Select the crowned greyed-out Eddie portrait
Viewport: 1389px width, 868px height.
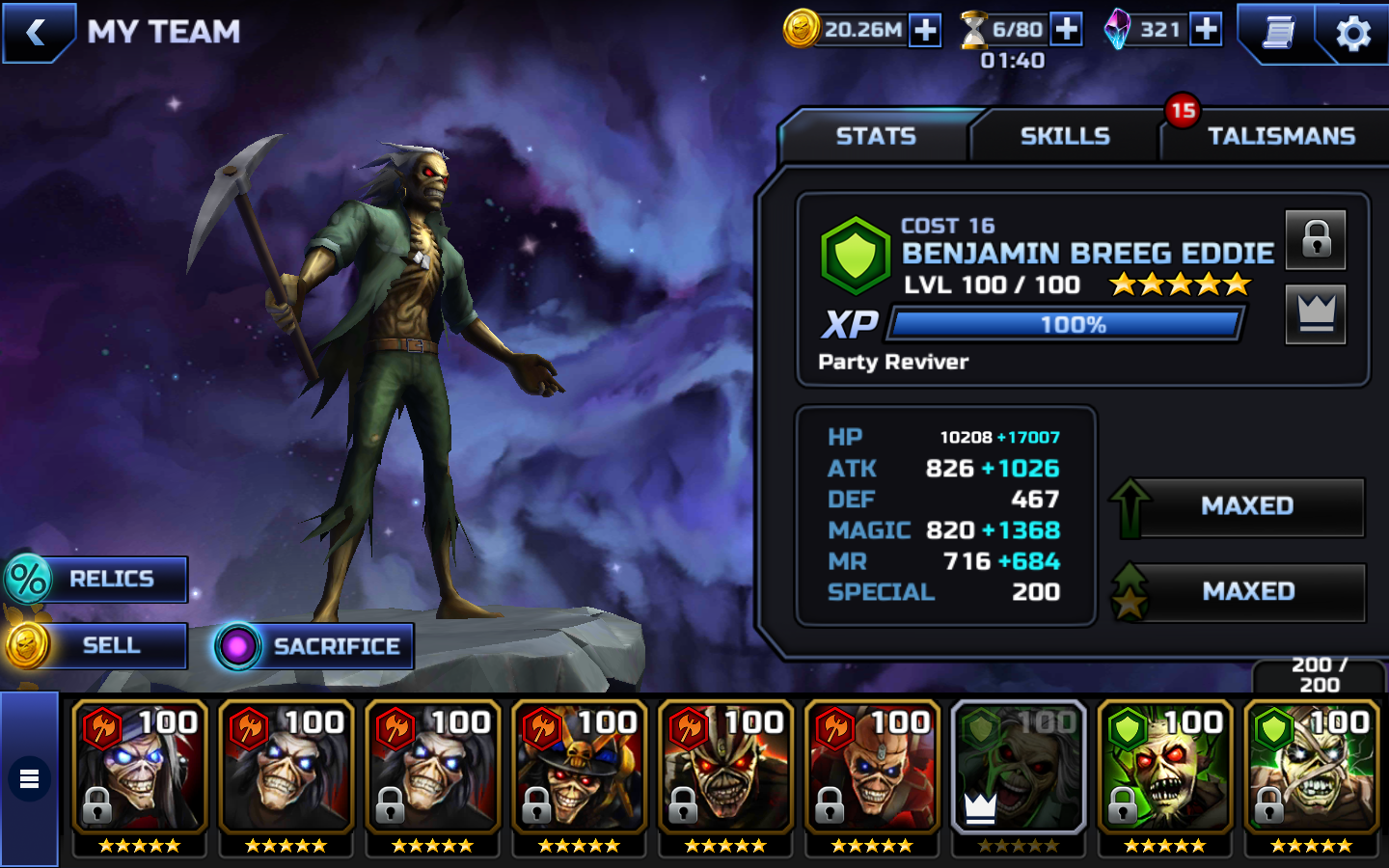coord(1019,769)
